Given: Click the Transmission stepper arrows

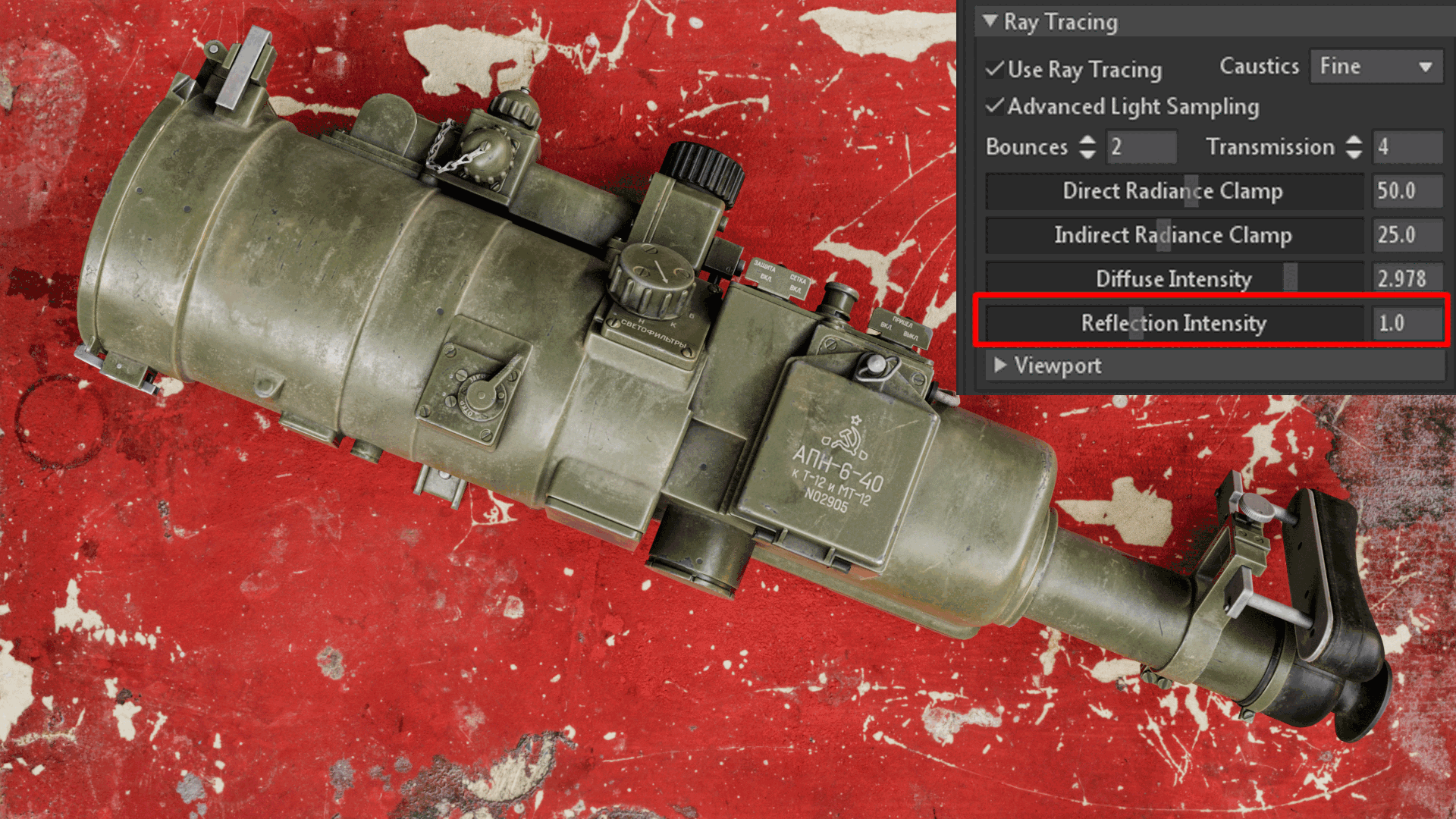Looking at the screenshot, I should (1354, 147).
